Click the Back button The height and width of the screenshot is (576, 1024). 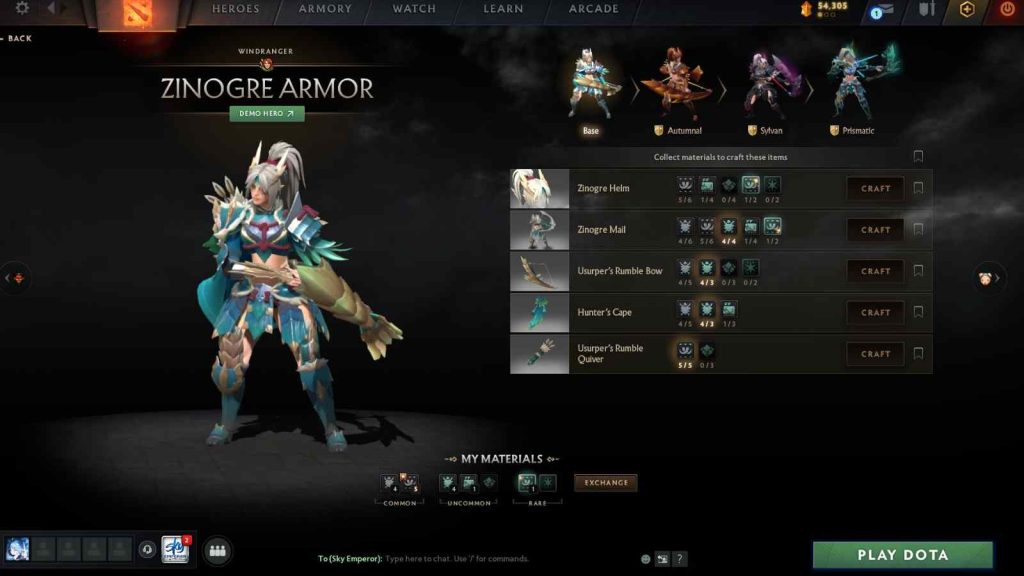pyautogui.click(x=18, y=38)
